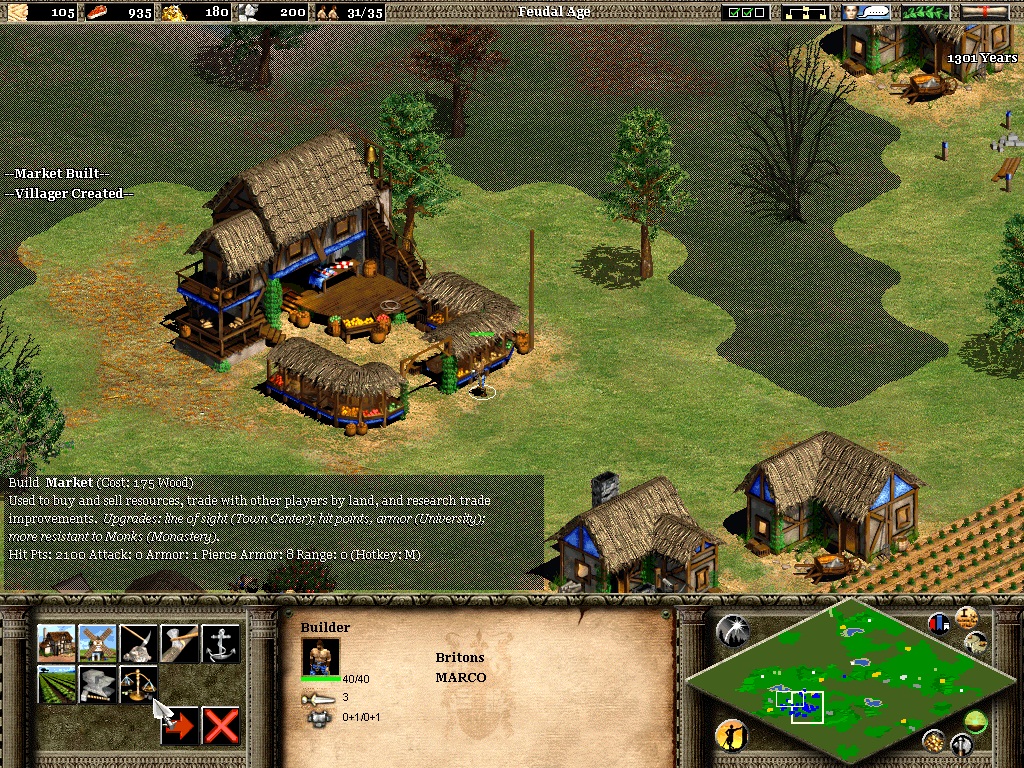Choose the House build icon
This screenshot has height=768, width=1024.
coord(57,644)
